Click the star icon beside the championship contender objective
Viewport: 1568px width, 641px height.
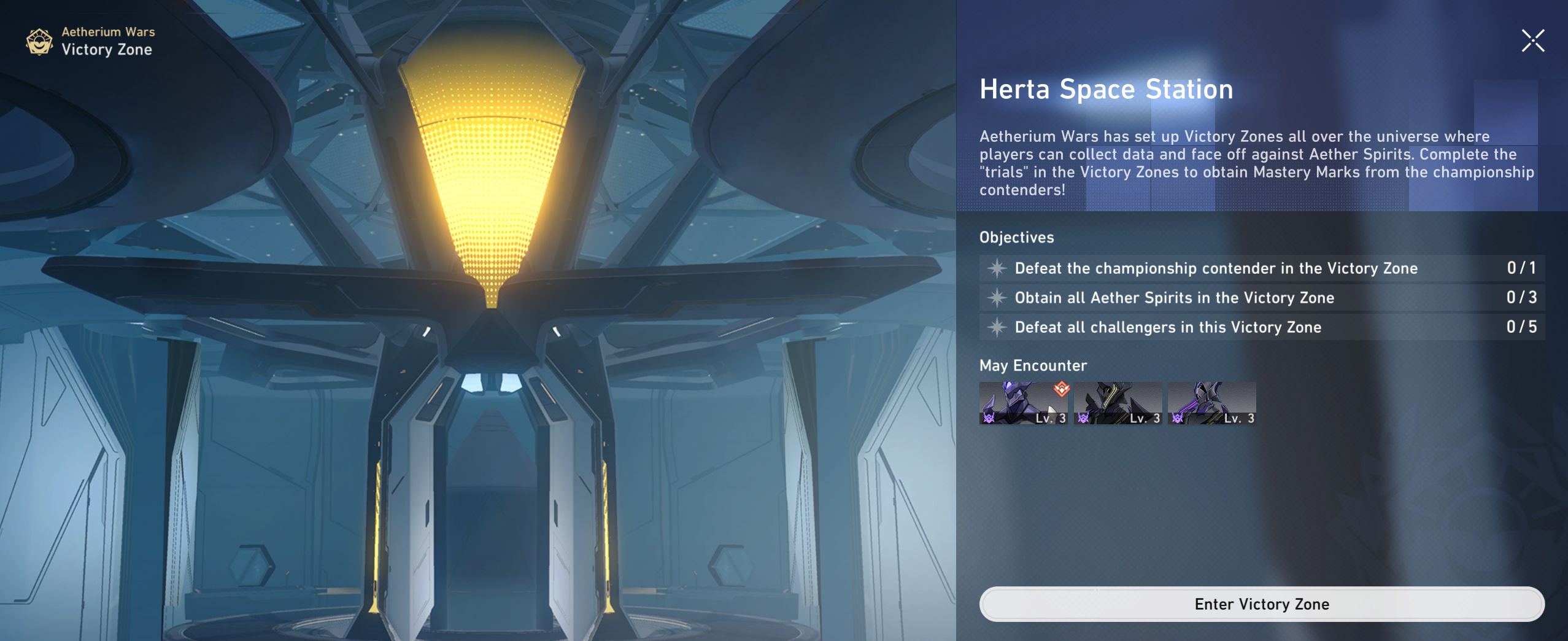[x=997, y=268]
